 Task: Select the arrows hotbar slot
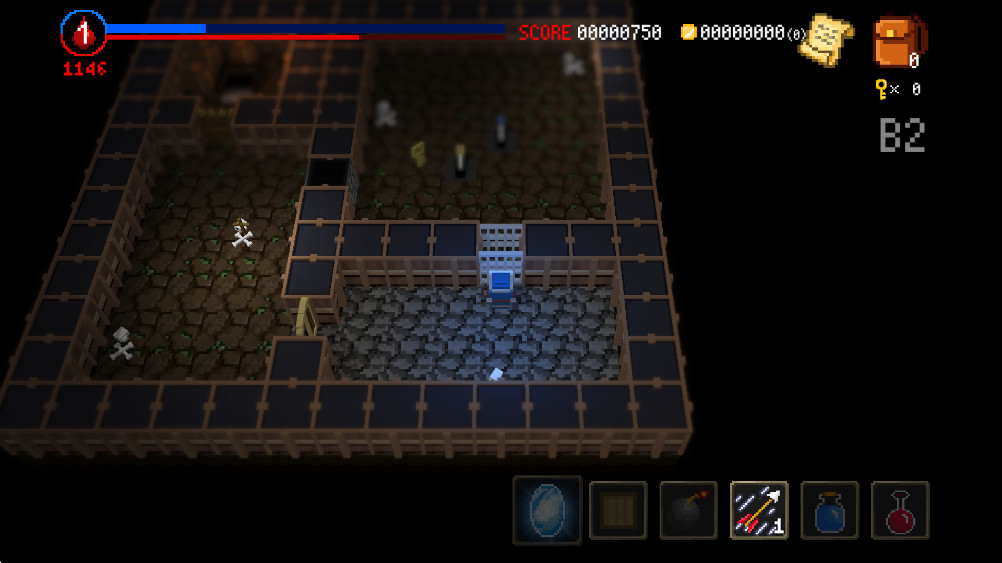click(759, 510)
